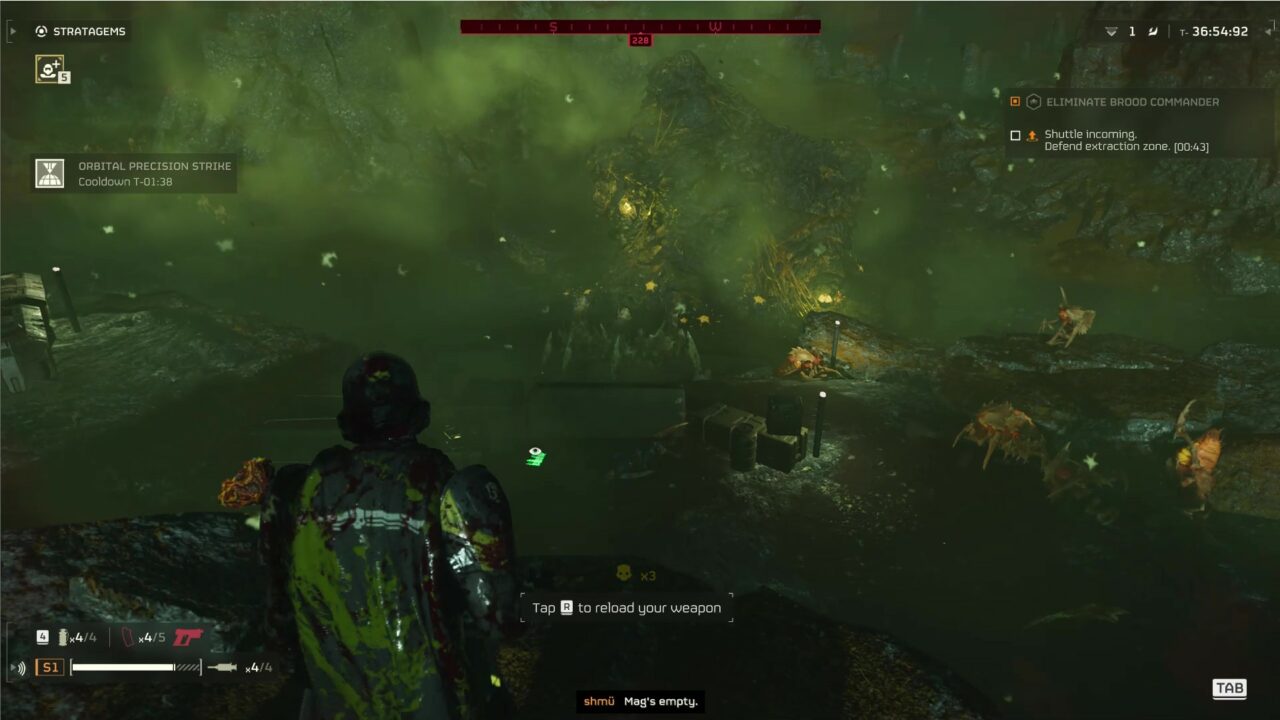Viewport: 1280px width, 720px height.
Task: Select the Shuttle incoming extraction objective
Action: [x=1126, y=141]
